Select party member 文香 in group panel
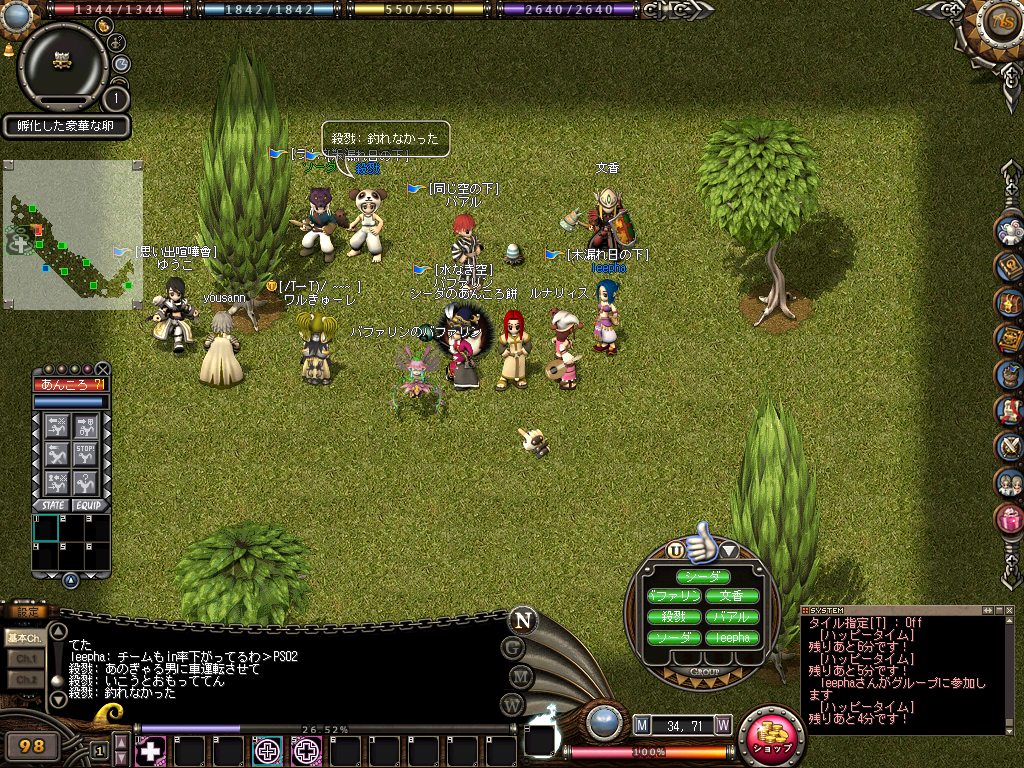 pyautogui.click(x=732, y=596)
